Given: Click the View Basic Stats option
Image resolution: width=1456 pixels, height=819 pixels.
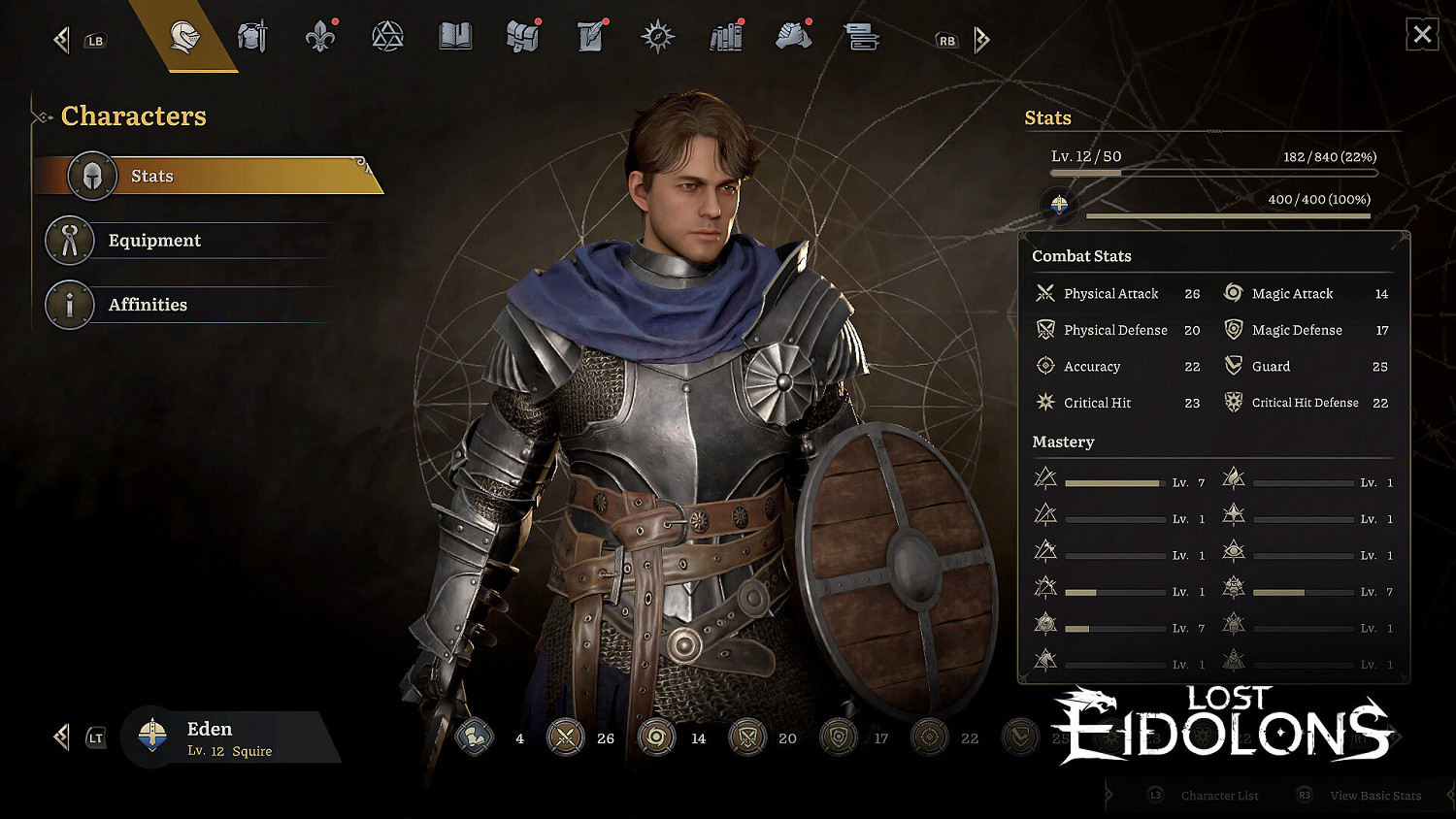Looking at the screenshot, I should (x=1374, y=796).
